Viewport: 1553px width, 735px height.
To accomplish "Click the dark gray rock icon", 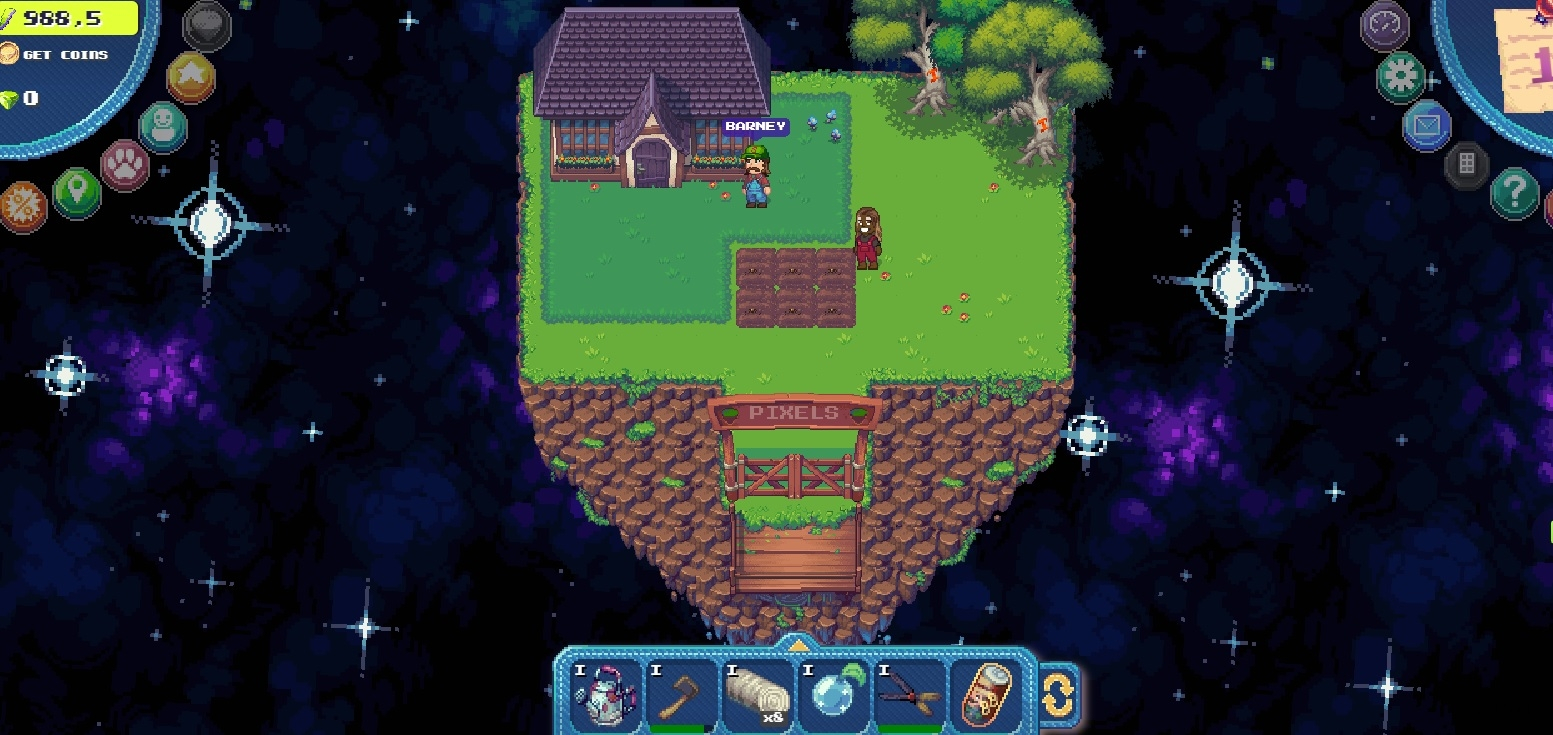I will [x=207, y=25].
